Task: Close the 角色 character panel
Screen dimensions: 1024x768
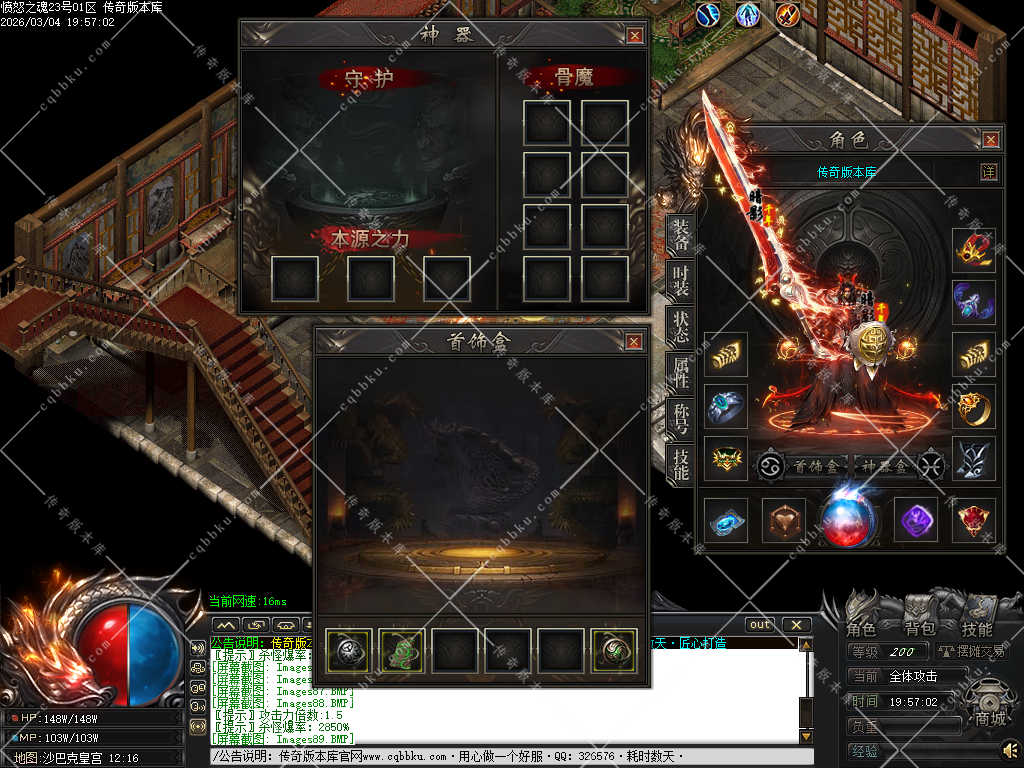Action: (x=991, y=140)
